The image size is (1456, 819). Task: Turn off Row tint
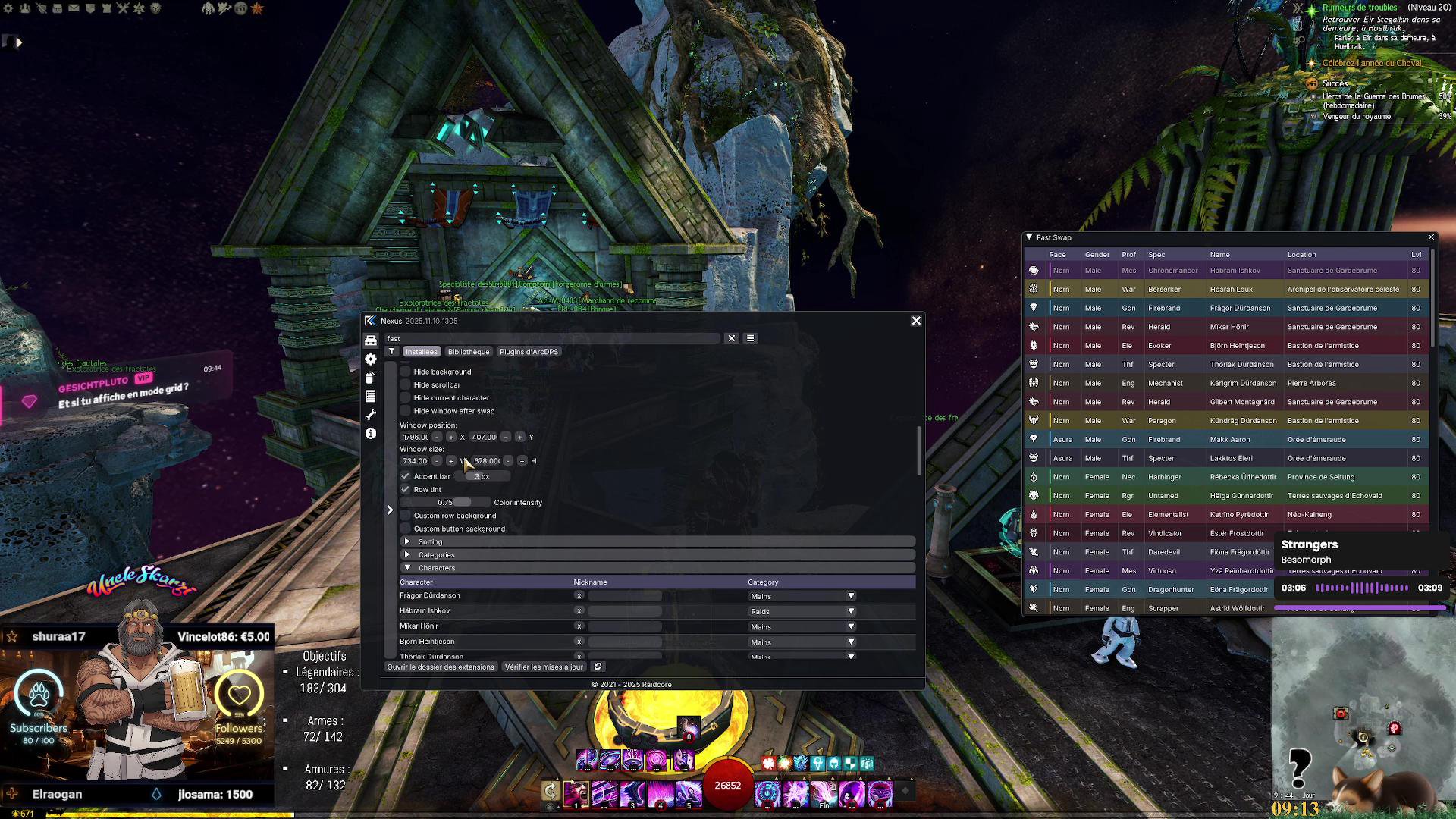[x=406, y=490]
